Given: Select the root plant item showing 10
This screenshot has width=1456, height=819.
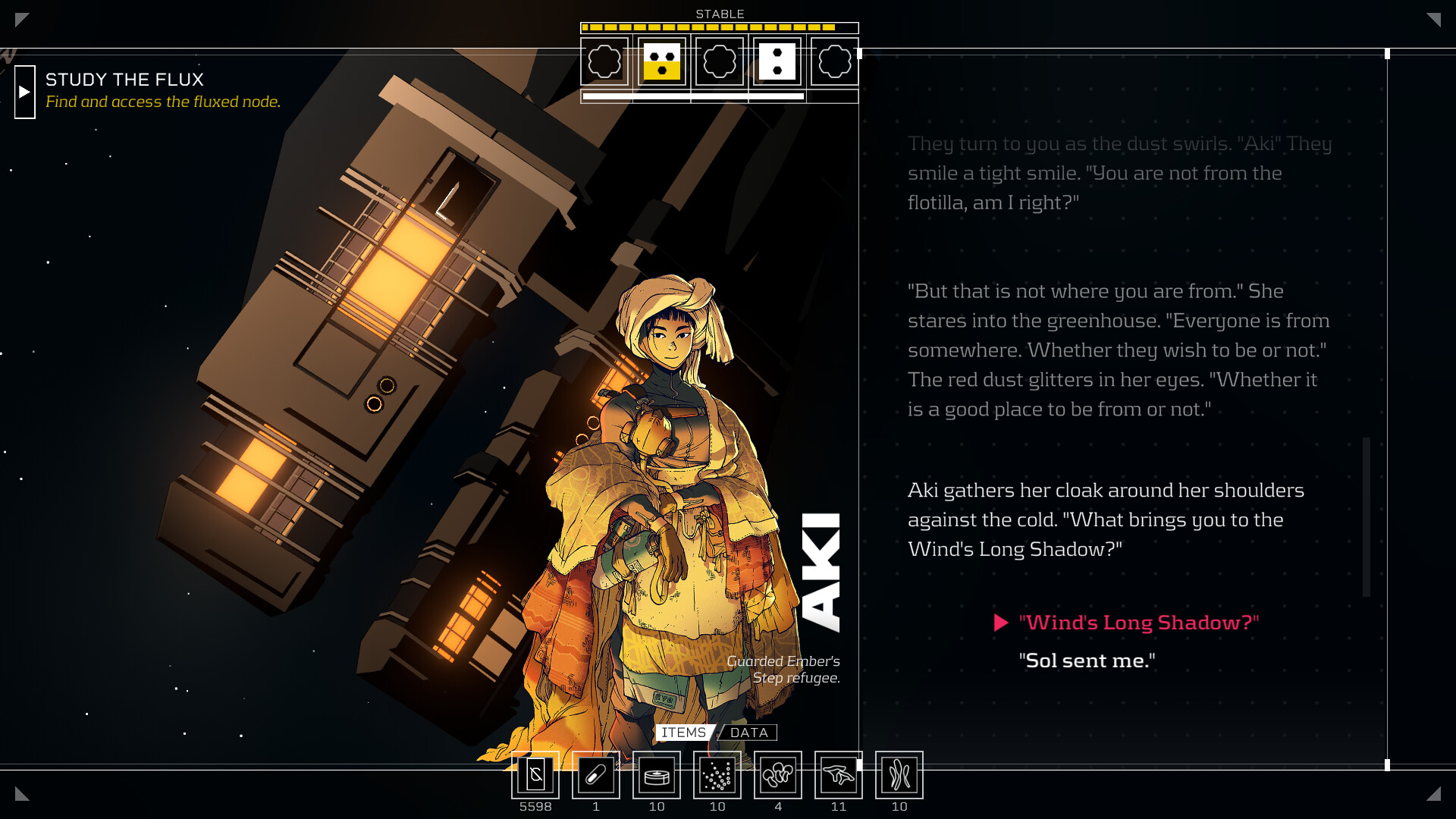Looking at the screenshot, I should coord(899,775).
